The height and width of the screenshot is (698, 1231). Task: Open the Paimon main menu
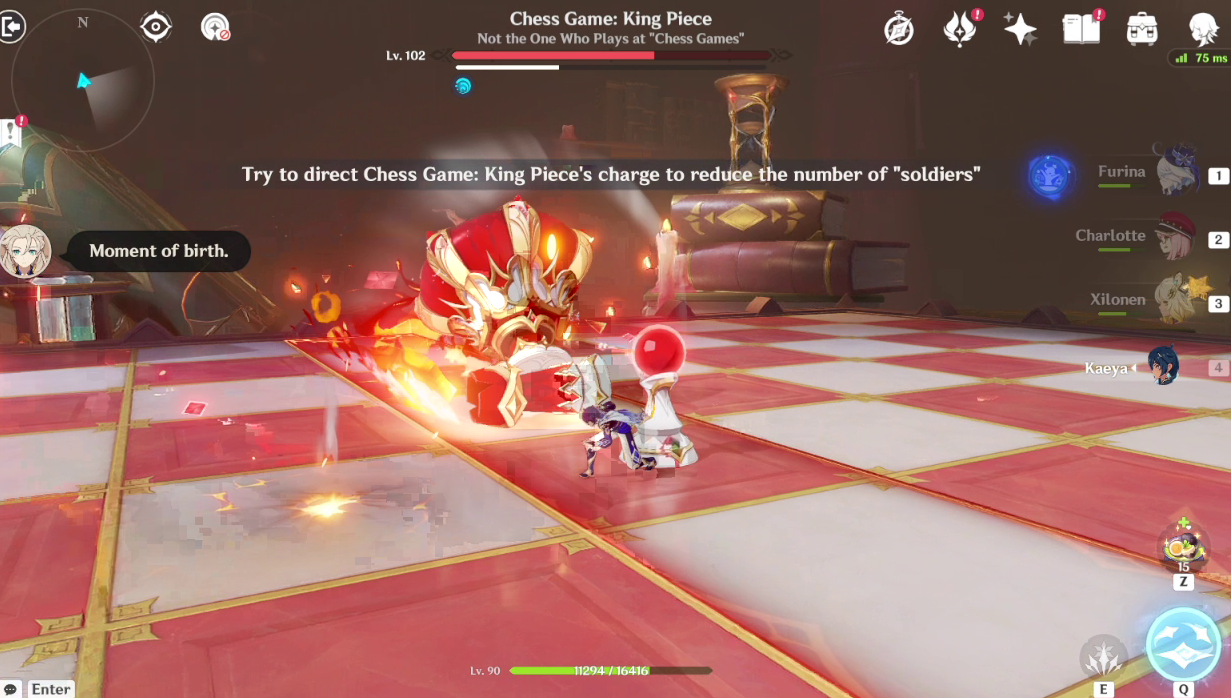(x=1202, y=29)
